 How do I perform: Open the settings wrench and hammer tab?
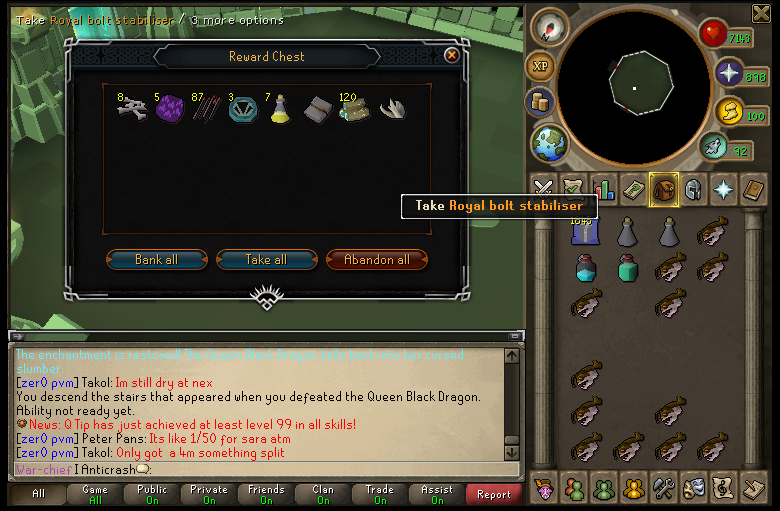tap(665, 488)
